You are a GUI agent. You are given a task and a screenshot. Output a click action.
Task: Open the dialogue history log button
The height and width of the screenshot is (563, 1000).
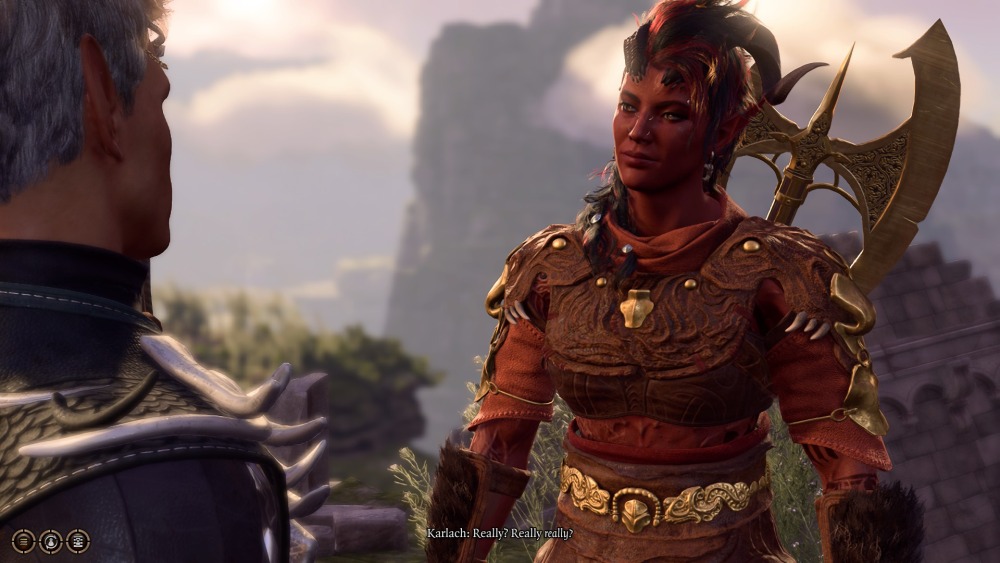(x=24, y=541)
